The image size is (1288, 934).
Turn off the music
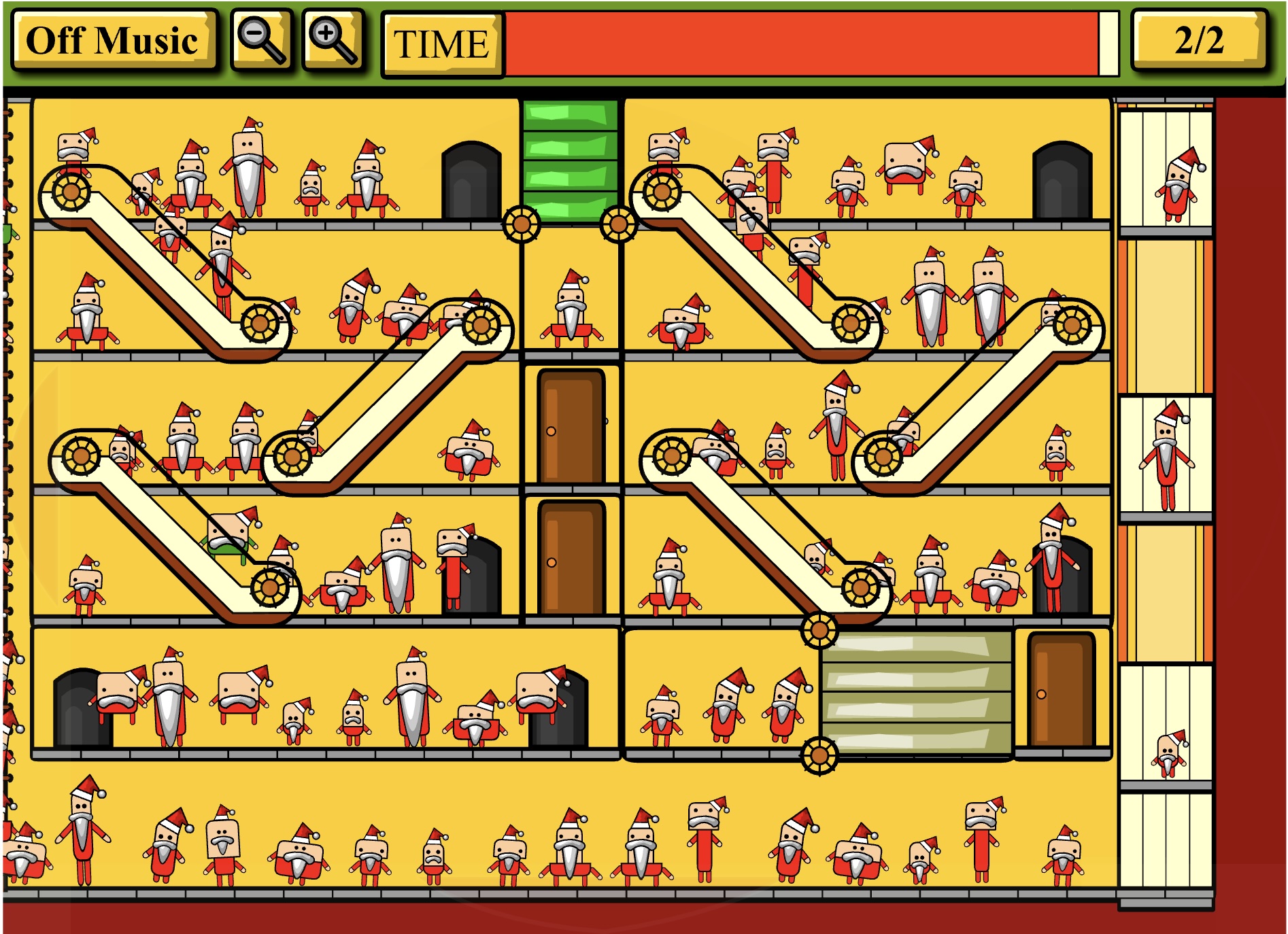(x=113, y=41)
